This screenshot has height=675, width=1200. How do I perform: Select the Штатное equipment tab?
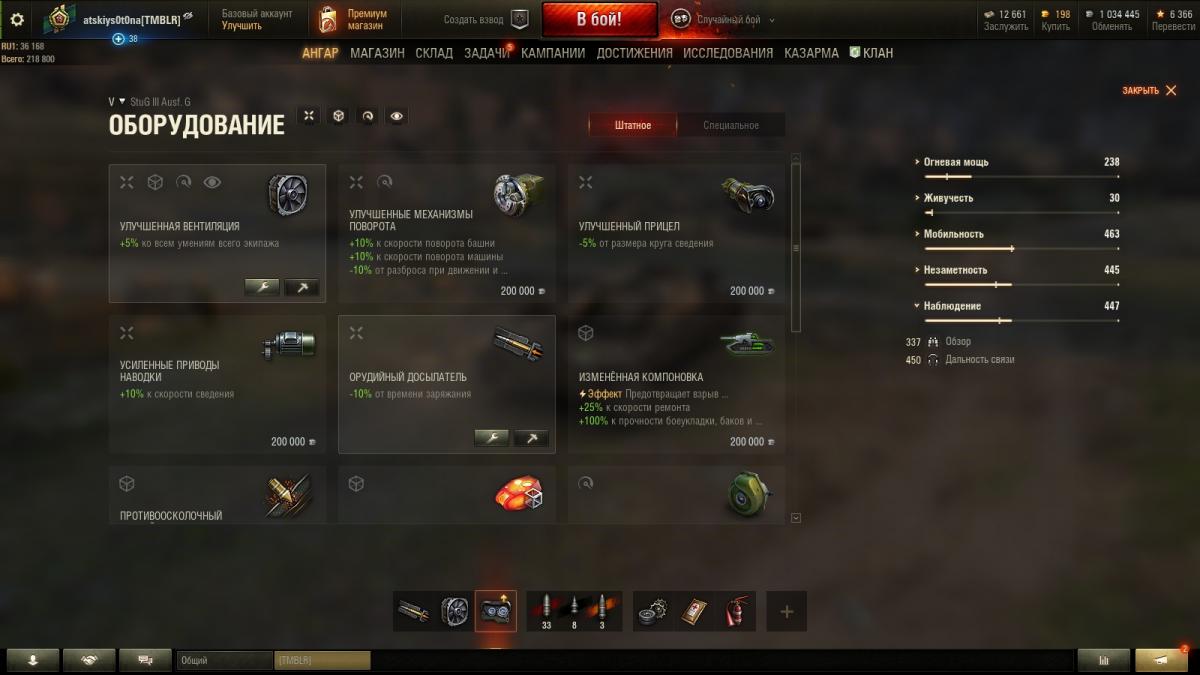632,125
